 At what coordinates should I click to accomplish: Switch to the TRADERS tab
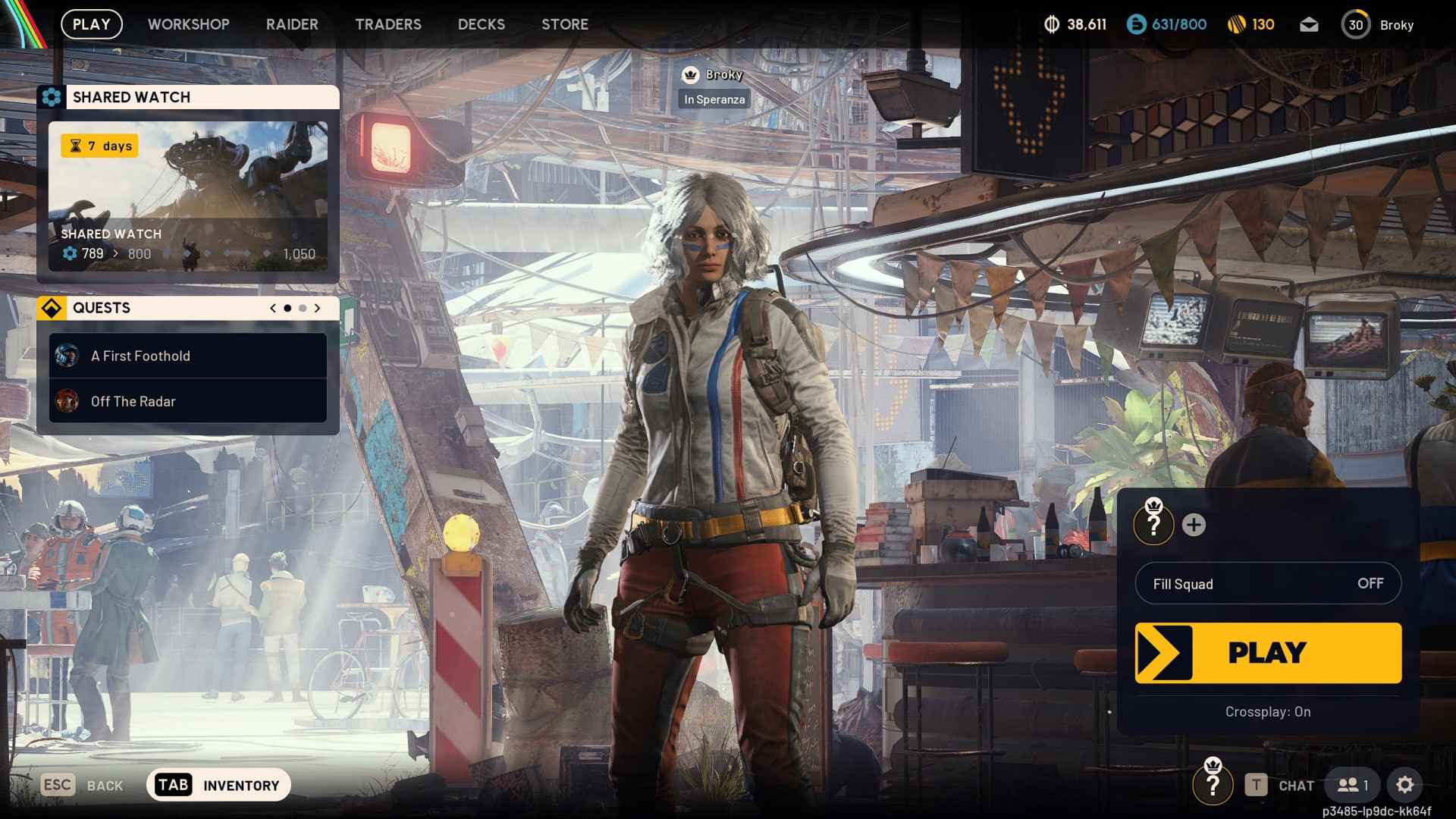pyautogui.click(x=388, y=24)
